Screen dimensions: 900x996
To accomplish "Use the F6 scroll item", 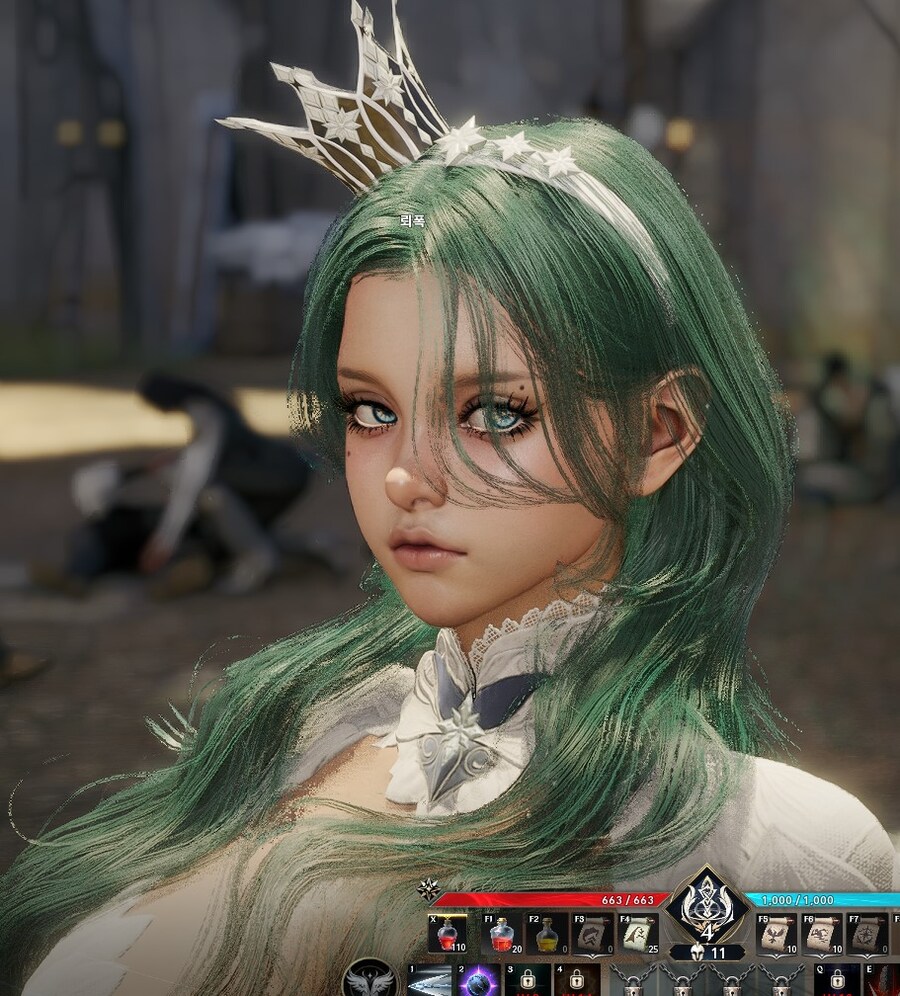I will [821, 933].
